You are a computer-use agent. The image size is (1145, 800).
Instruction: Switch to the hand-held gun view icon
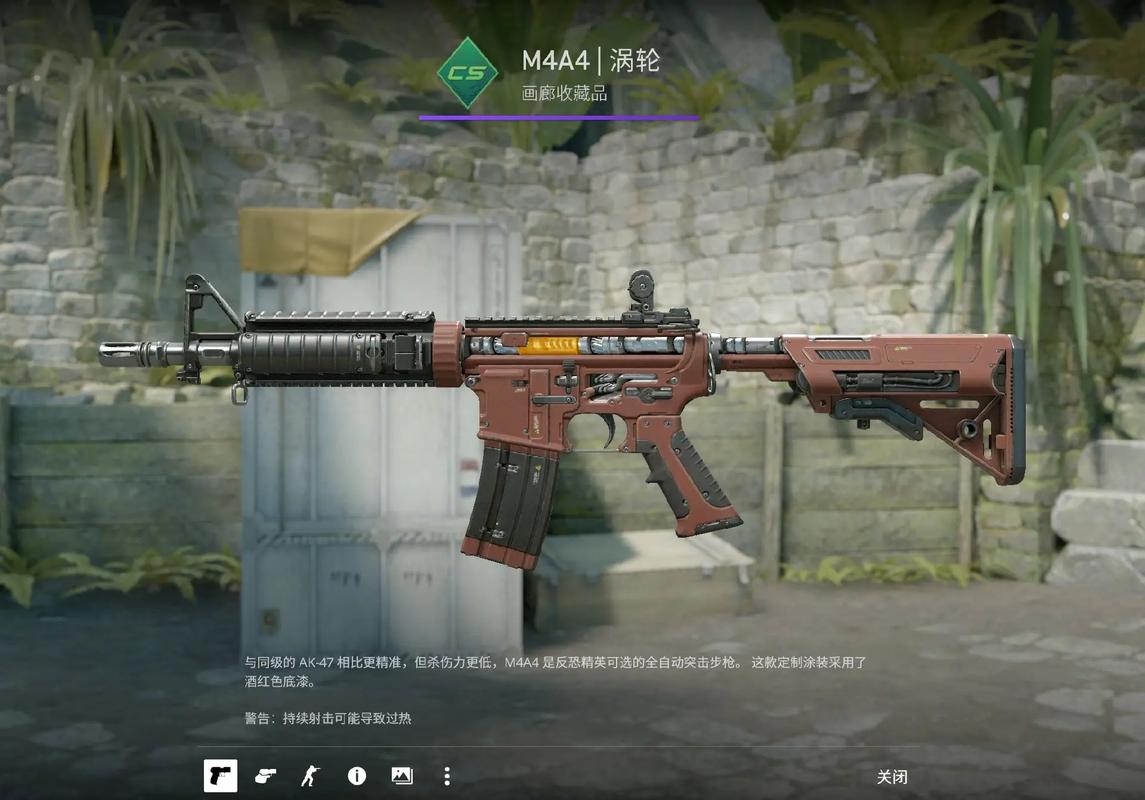(265, 776)
